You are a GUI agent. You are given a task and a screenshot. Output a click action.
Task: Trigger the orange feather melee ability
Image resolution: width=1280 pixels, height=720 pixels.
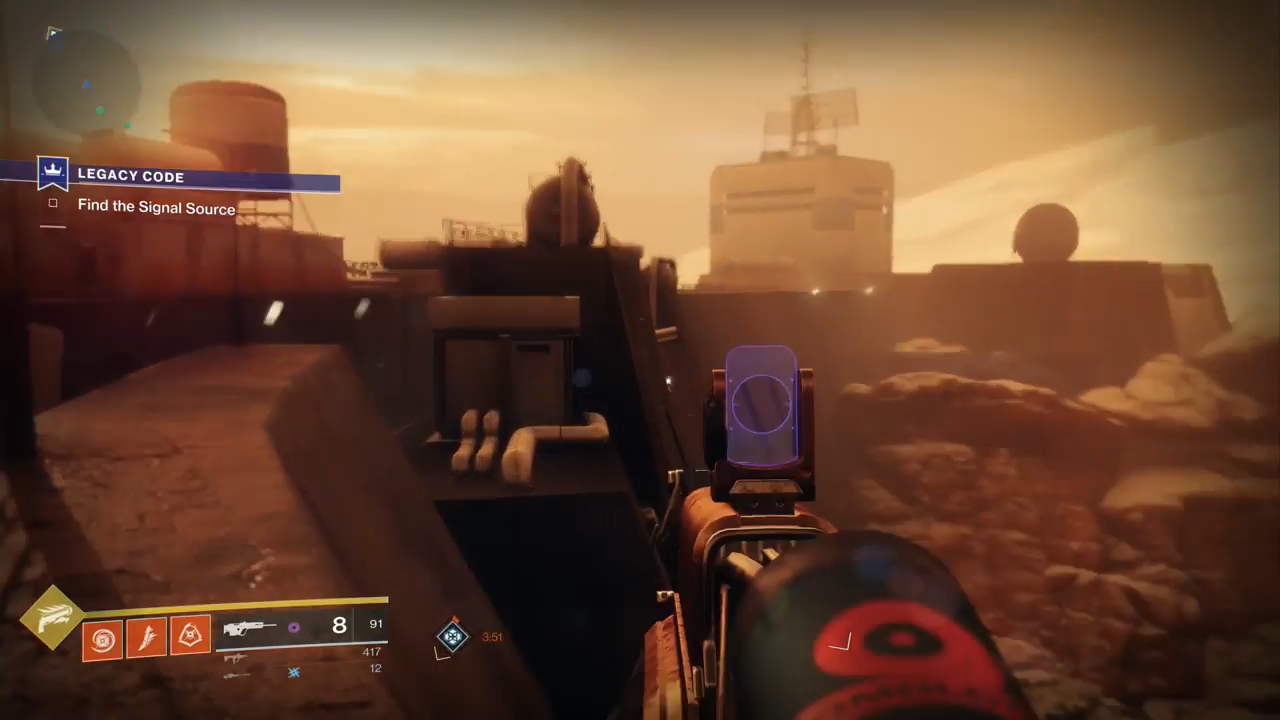(x=146, y=637)
